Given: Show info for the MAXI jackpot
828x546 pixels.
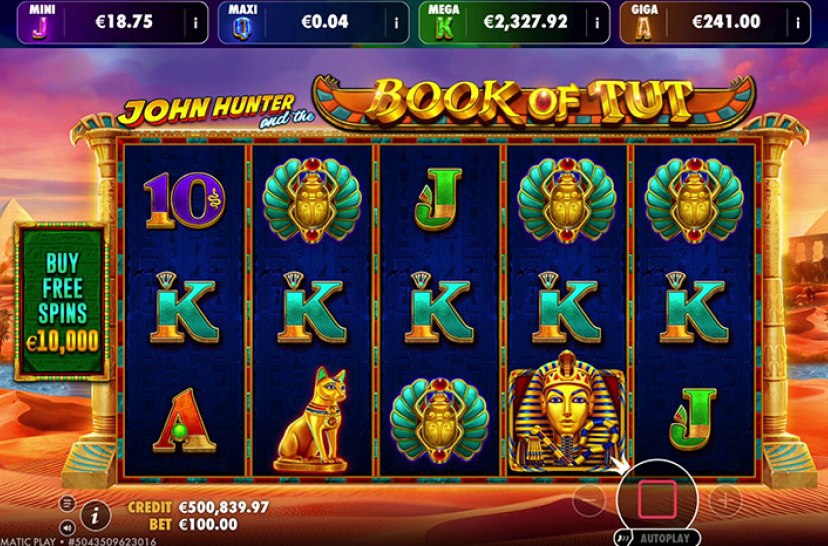Looking at the screenshot, I should [397, 21].
